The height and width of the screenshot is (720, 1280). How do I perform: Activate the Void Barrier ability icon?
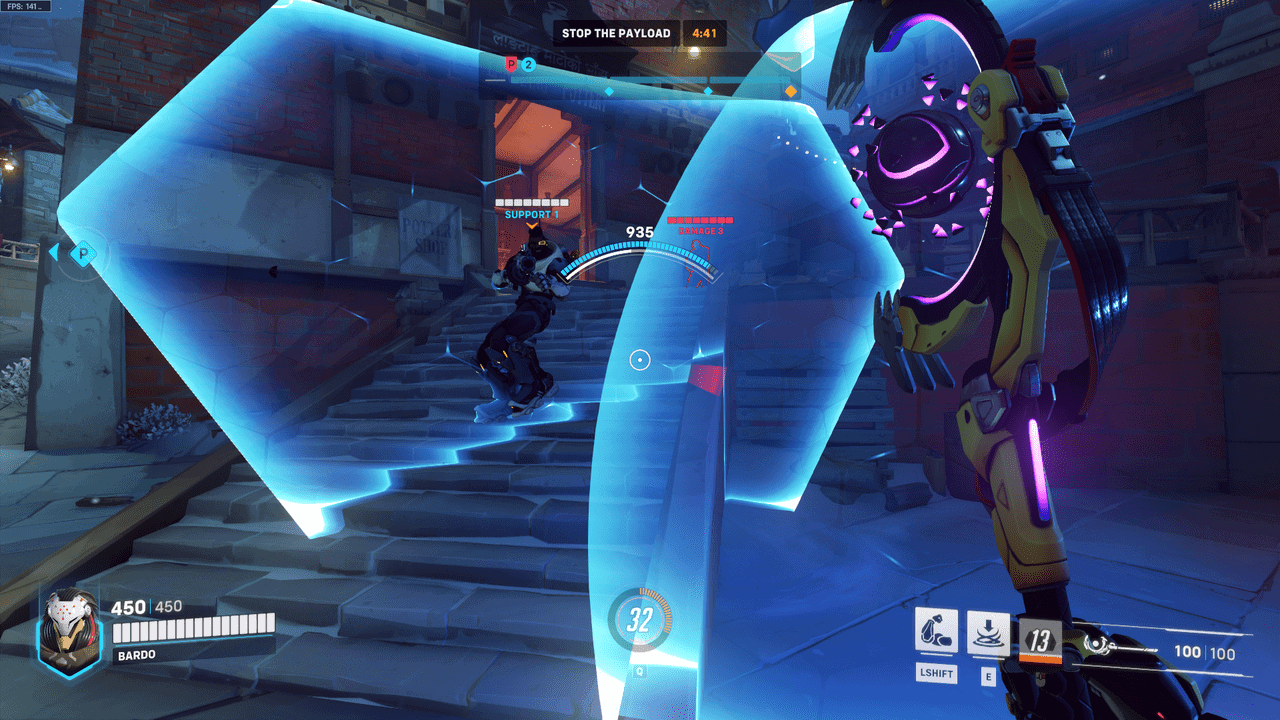point(988,632)
